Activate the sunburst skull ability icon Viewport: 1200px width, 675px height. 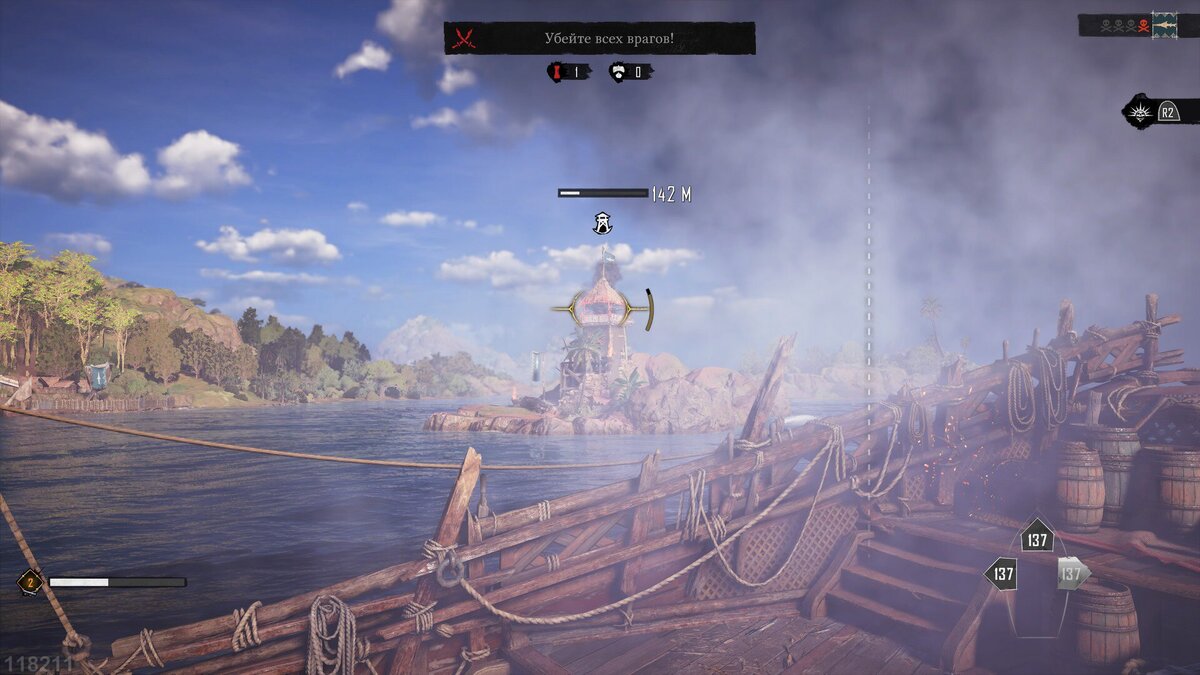[1139, 111]
